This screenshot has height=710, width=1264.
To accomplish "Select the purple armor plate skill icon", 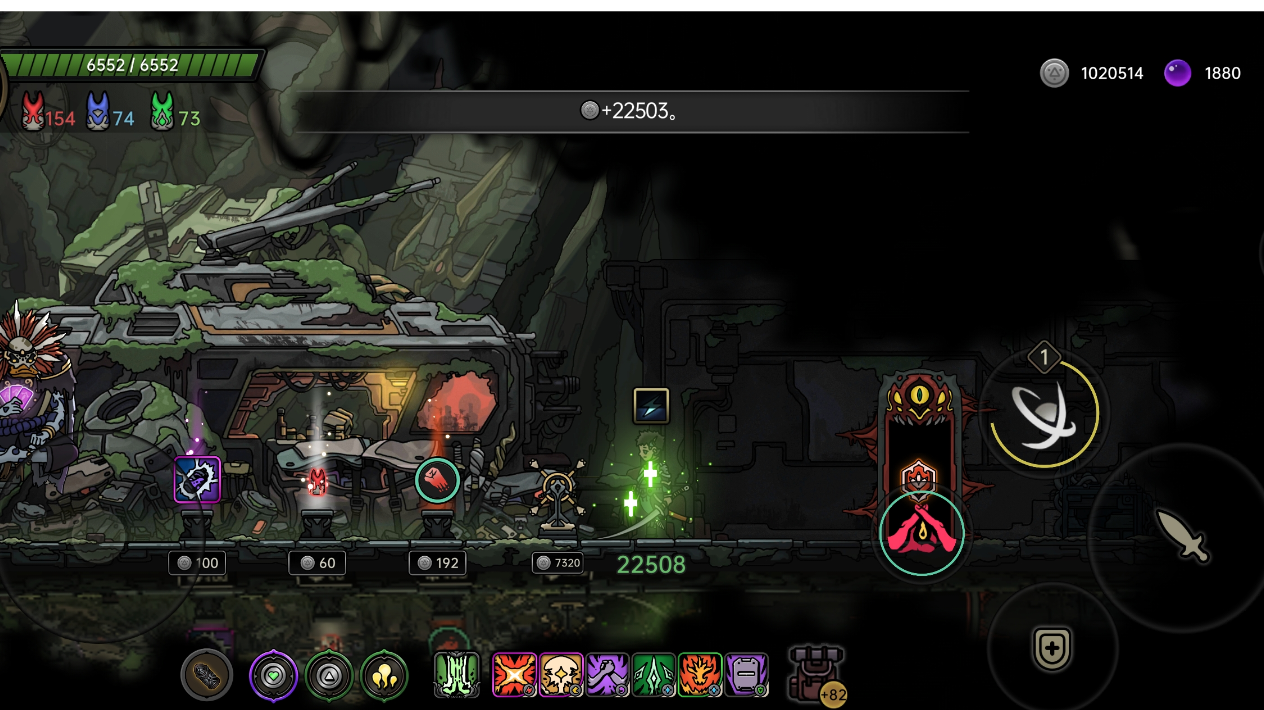I will point(746,675).
